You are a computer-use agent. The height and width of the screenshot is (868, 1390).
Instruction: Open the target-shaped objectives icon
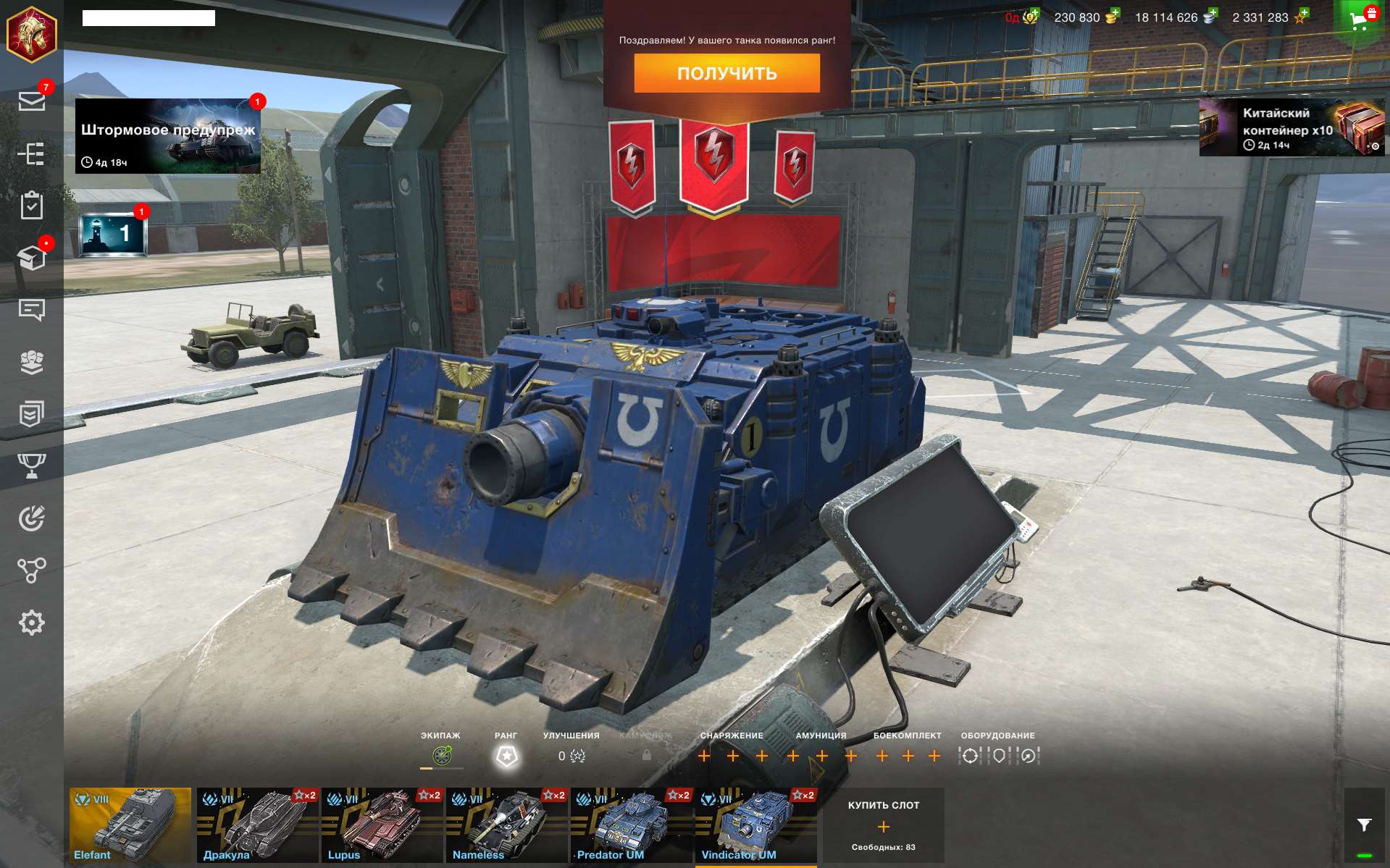pos(33,518)
